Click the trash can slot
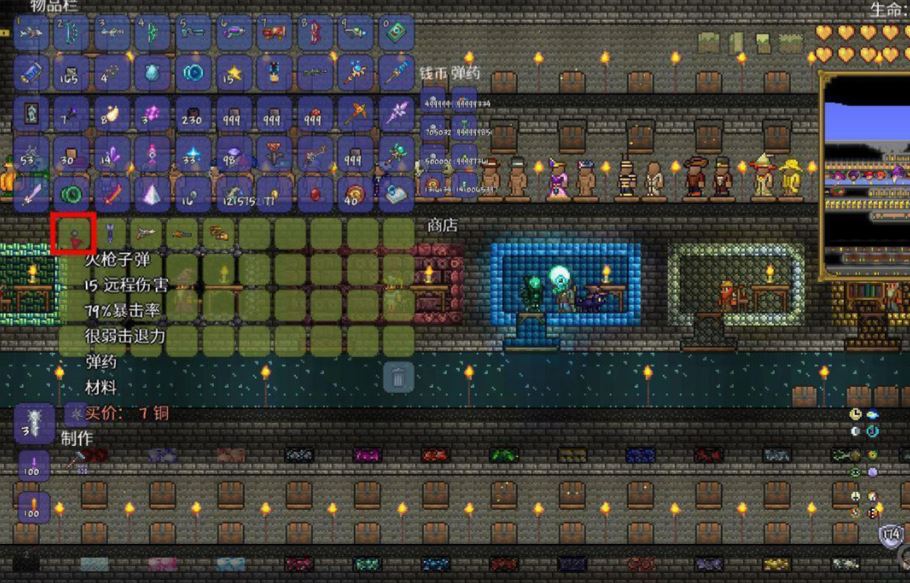The image size is (910, 583). [x=398, y=377]
